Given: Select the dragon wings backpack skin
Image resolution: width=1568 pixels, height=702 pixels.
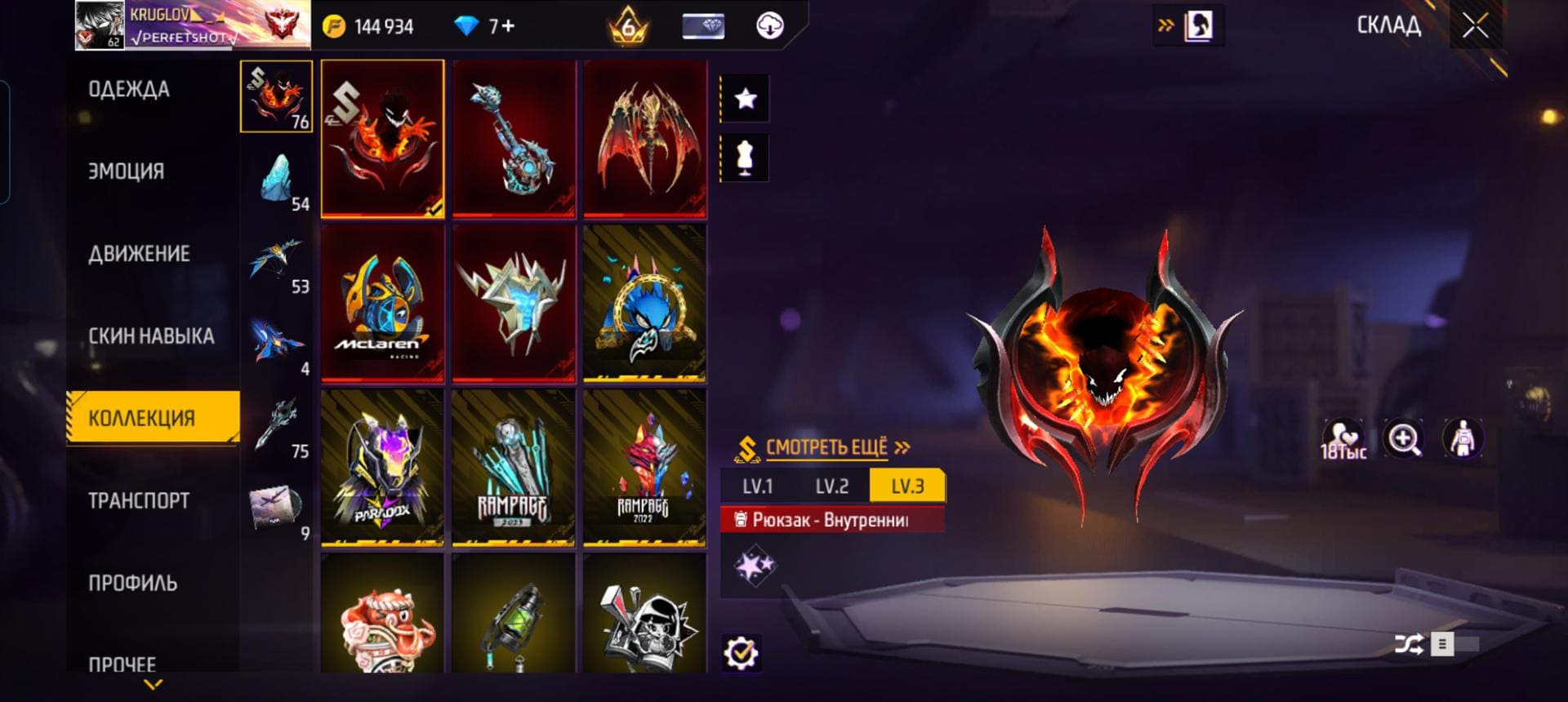Looking at the screenshot, I should click(644, 139).
